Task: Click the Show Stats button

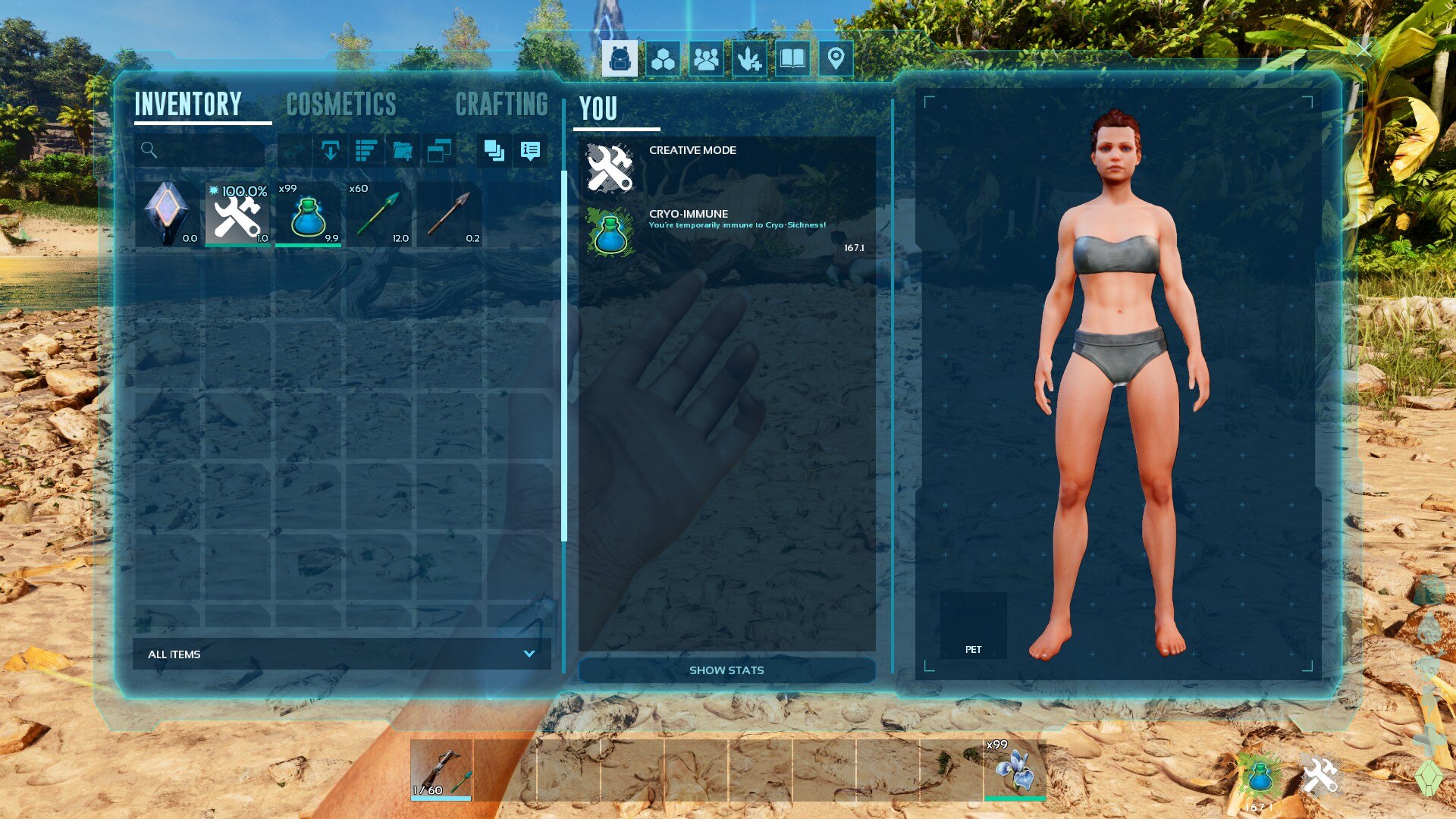Action: (726, 670)
